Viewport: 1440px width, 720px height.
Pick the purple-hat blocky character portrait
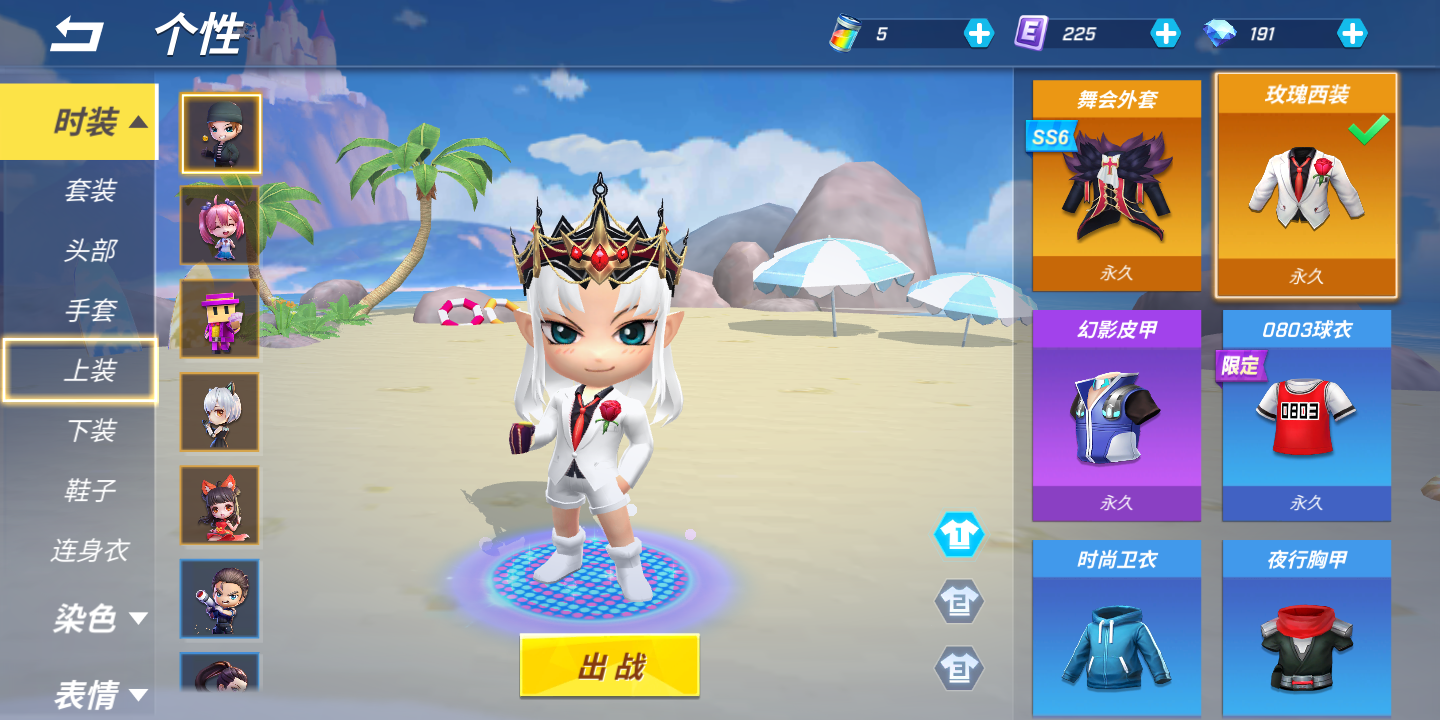(x=220, y=319)
